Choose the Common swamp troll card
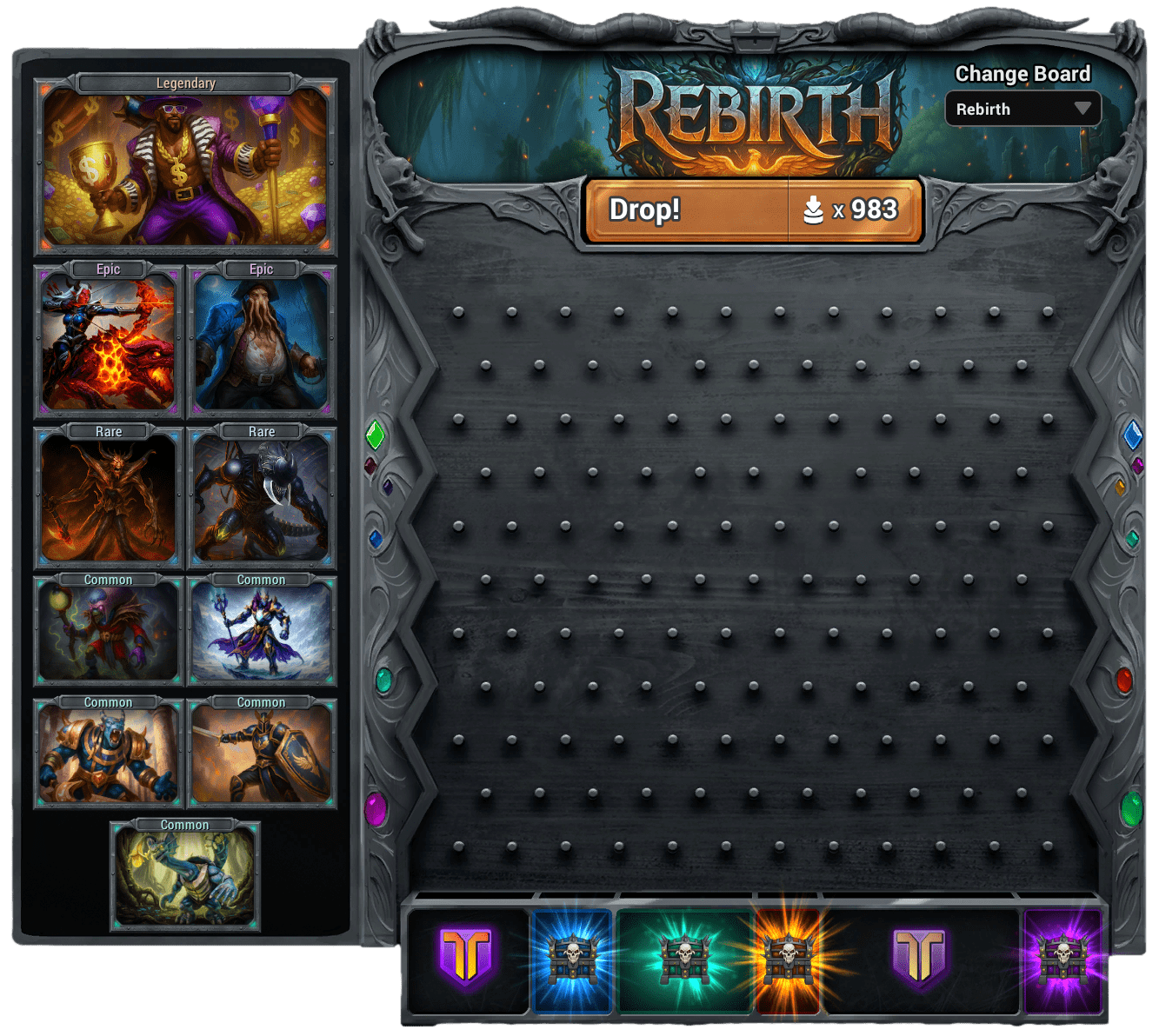The width and height of the screenshot is (1159, 1036). click(185, 877)
